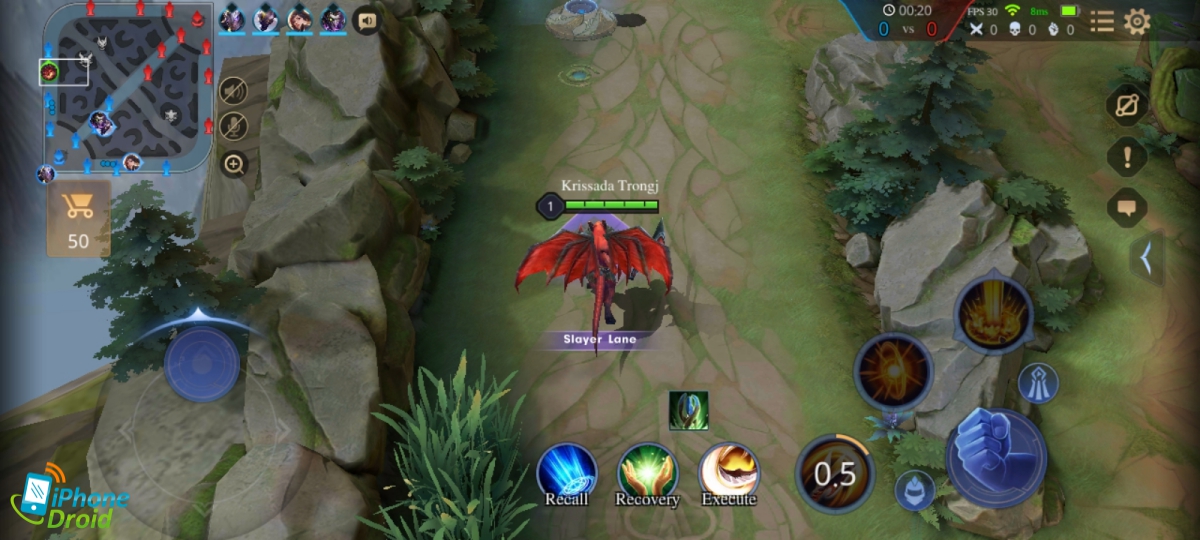The width and height of the screenshot is (1200, 540).
Task: Open the Settings gear
Action: click(x=1137, y=22)
